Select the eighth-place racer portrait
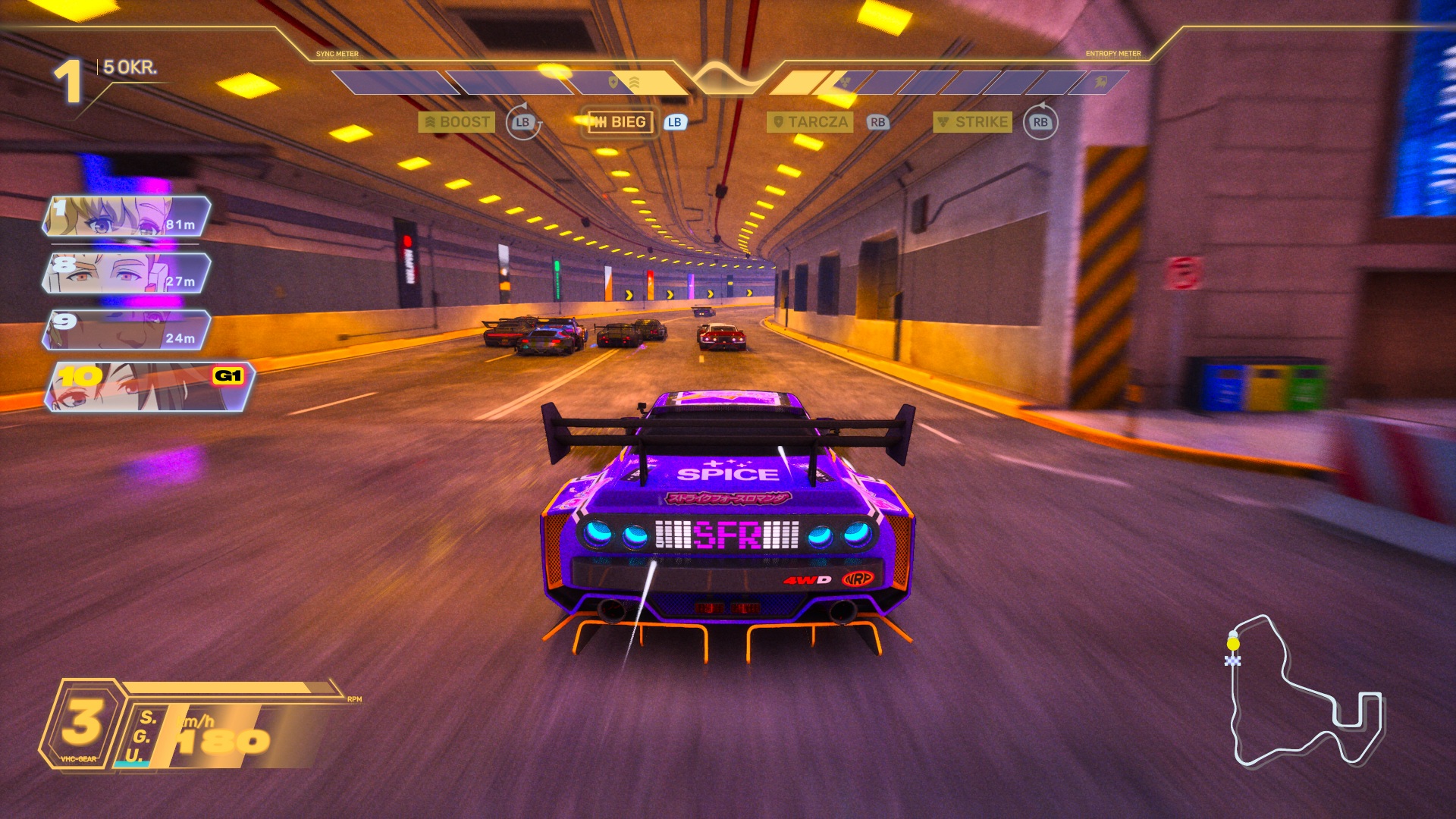Screen dimensions: 1456x819 tap(126, 274)
